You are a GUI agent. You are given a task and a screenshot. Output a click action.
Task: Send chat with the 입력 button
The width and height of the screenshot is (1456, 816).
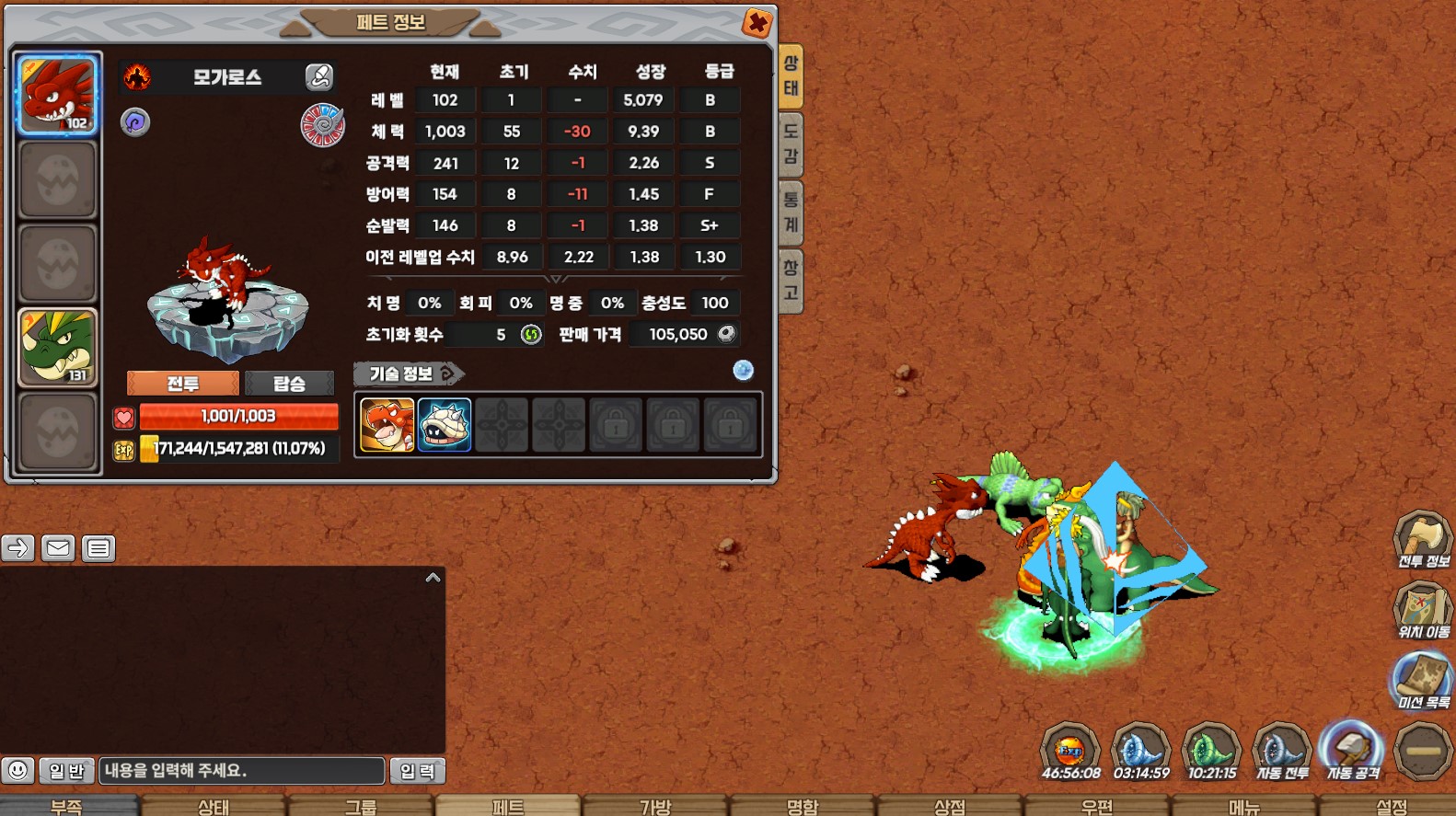click(417, 771)
